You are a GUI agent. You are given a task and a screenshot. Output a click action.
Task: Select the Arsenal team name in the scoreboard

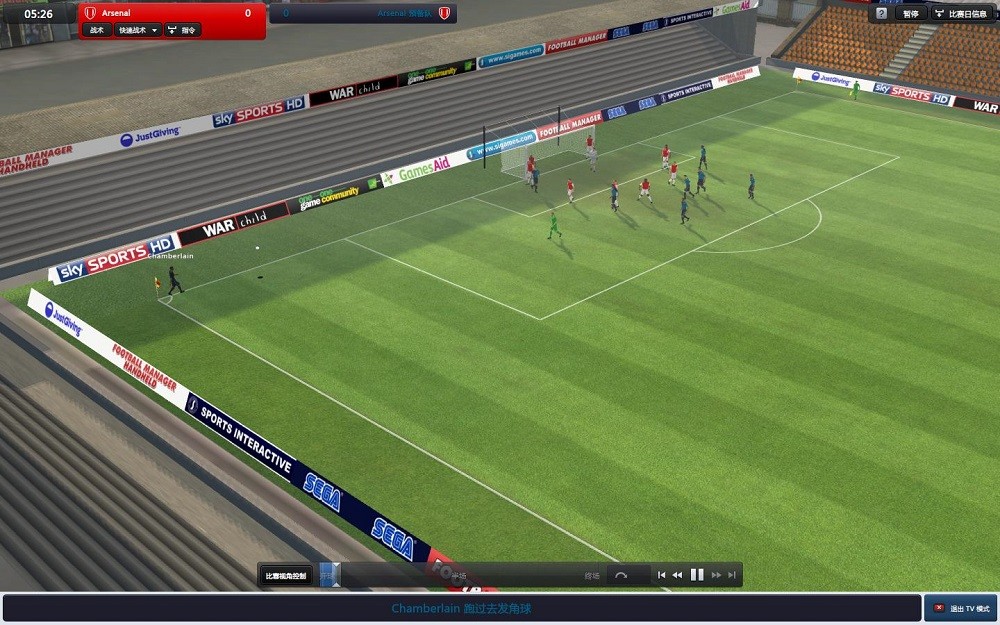pos(118,13)
